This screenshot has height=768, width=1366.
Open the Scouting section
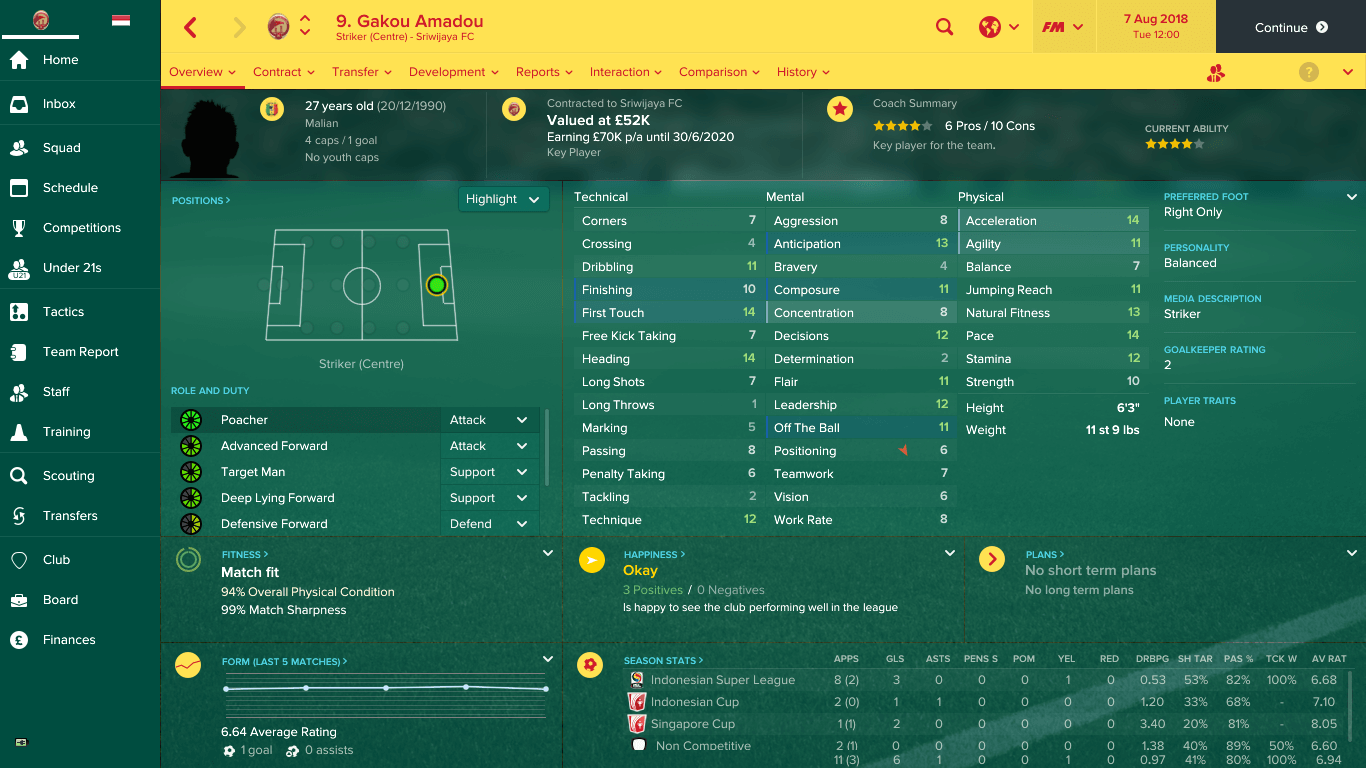40,477
